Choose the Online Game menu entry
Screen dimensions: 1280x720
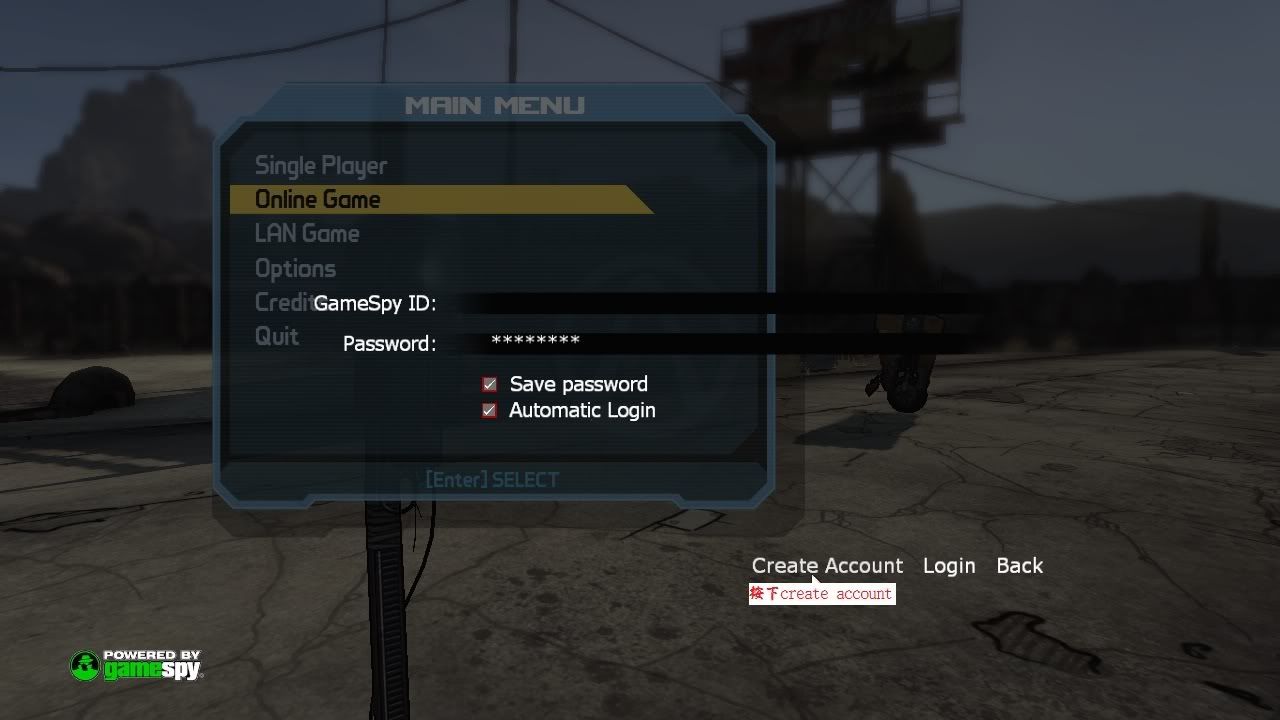pyautogui.click(x=318, y=200)
